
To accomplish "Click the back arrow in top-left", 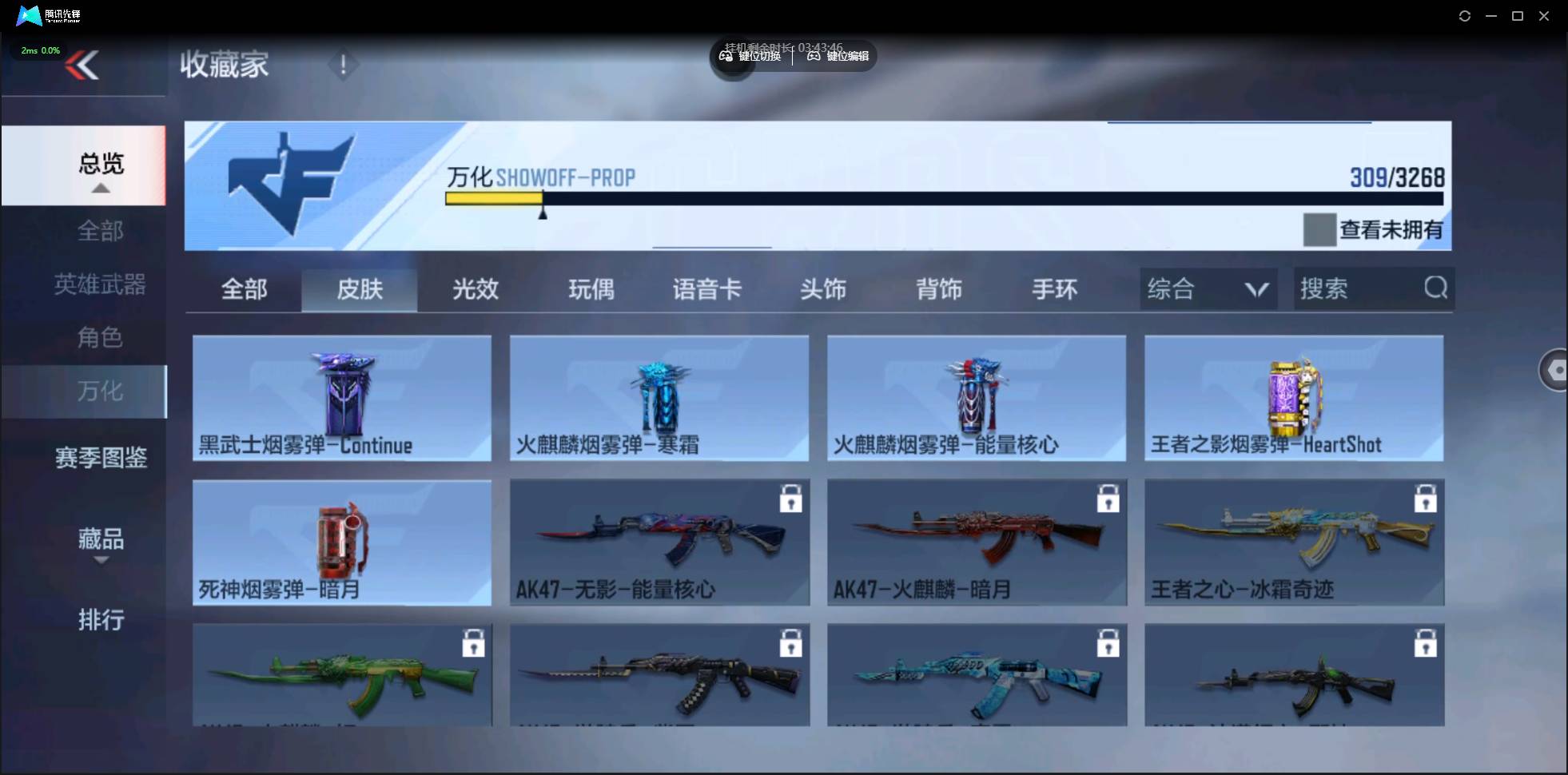I will pyautogui.click(x=83, y=66).
